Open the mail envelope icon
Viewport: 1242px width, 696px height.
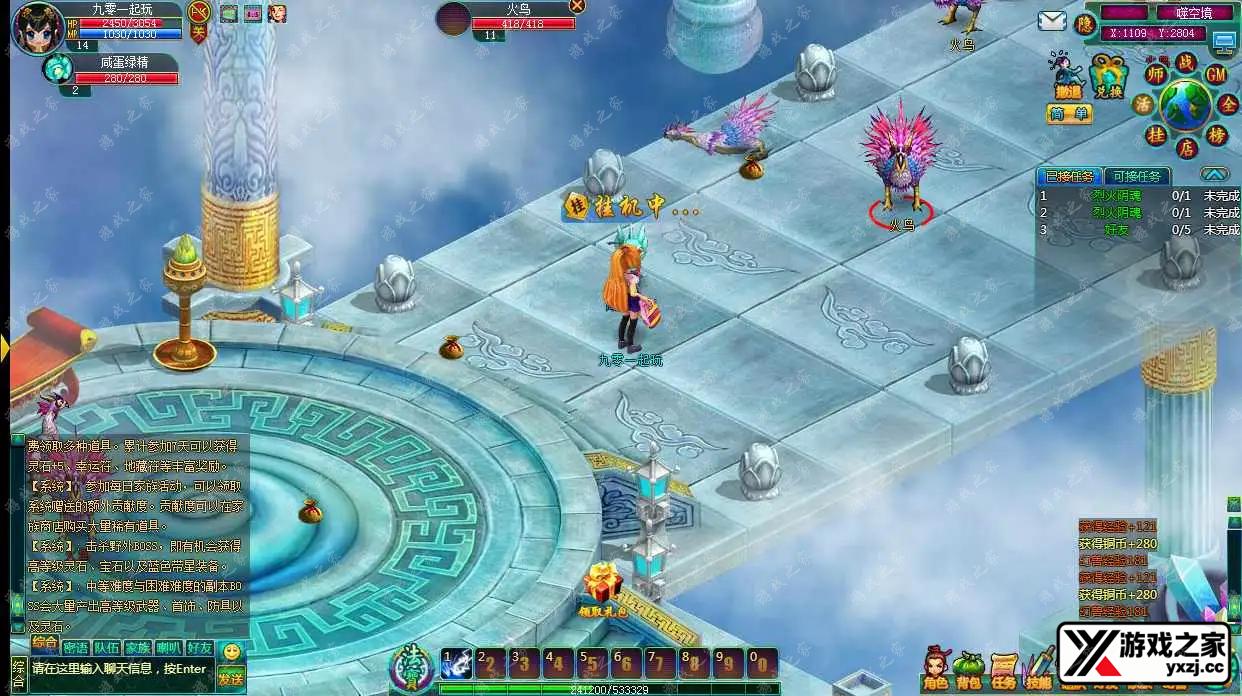click(1051, 21)
